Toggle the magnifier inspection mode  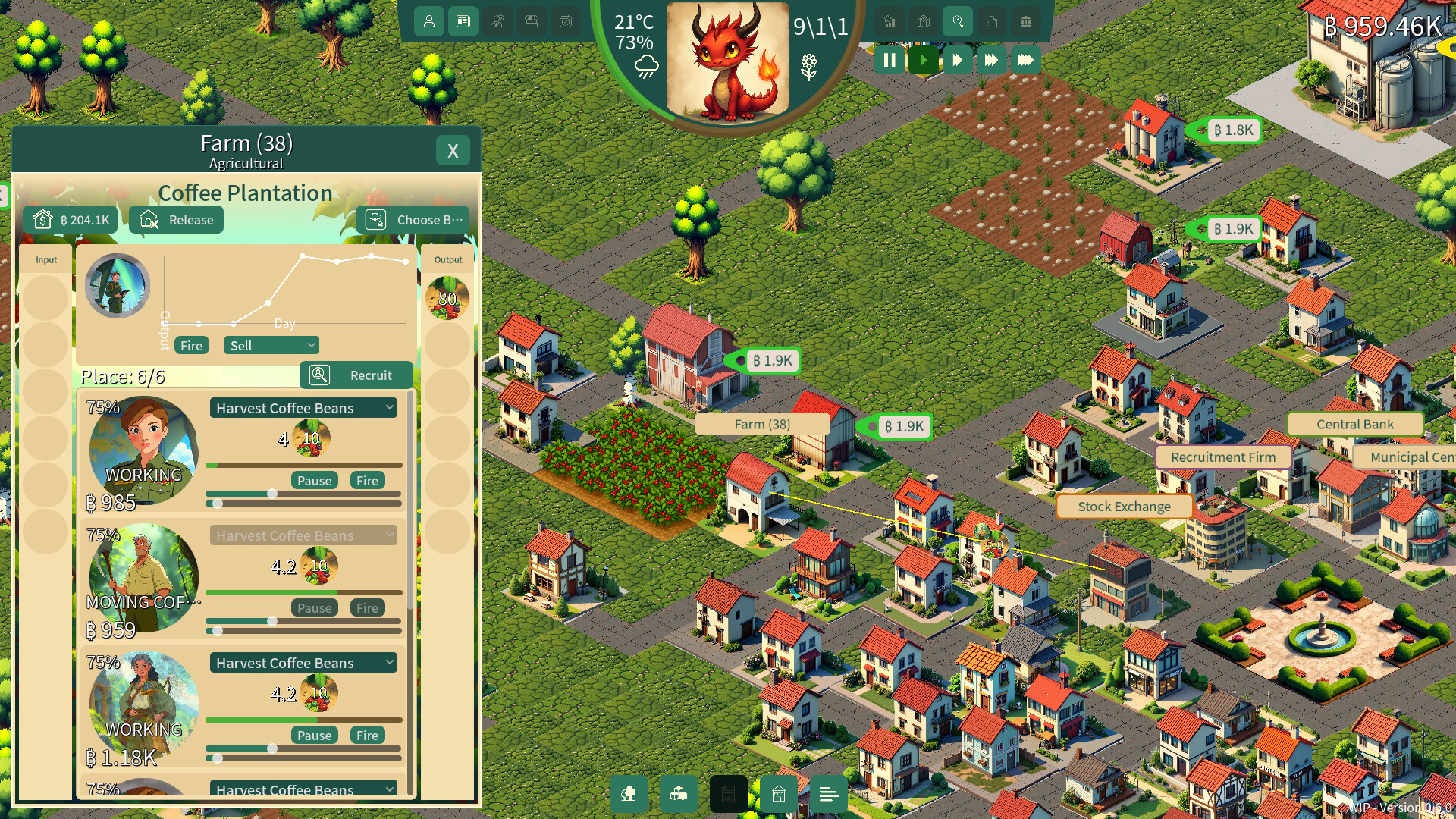pyautogui.click(x=958, y=22)
